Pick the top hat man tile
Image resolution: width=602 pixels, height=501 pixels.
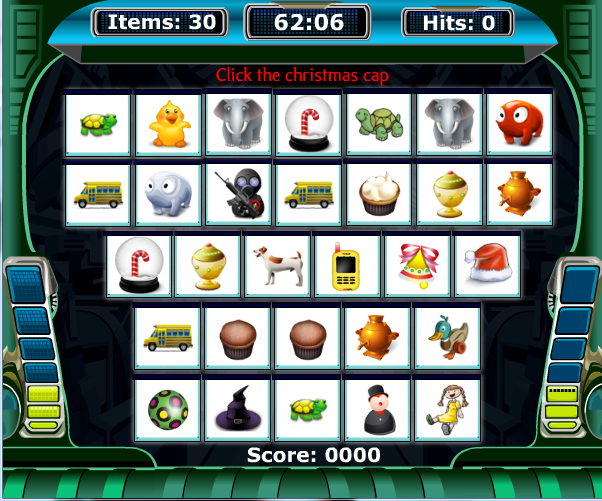click(x=377, y=409)
